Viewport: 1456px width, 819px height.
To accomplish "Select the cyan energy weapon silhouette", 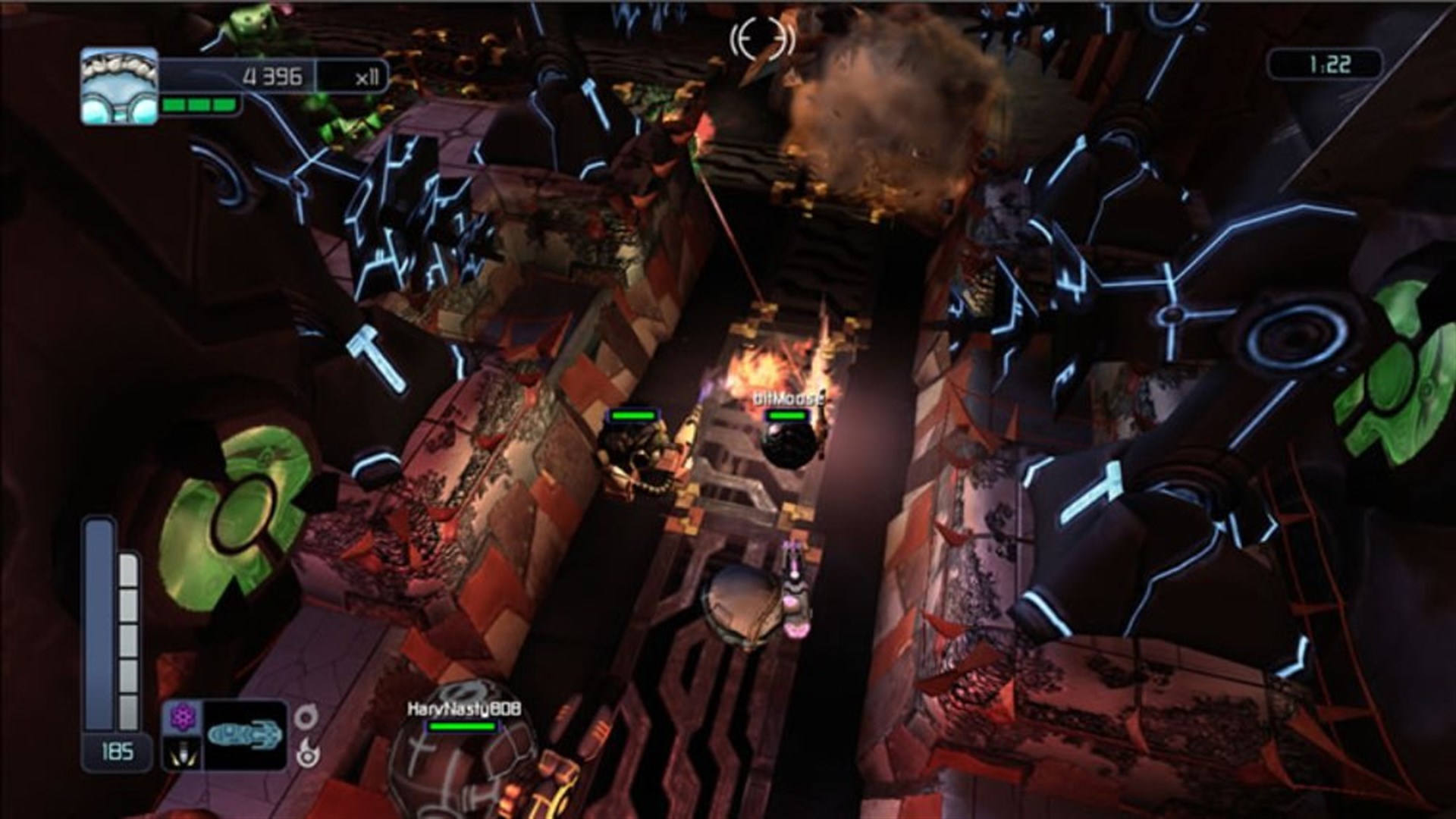I will [x=244, y=733].
